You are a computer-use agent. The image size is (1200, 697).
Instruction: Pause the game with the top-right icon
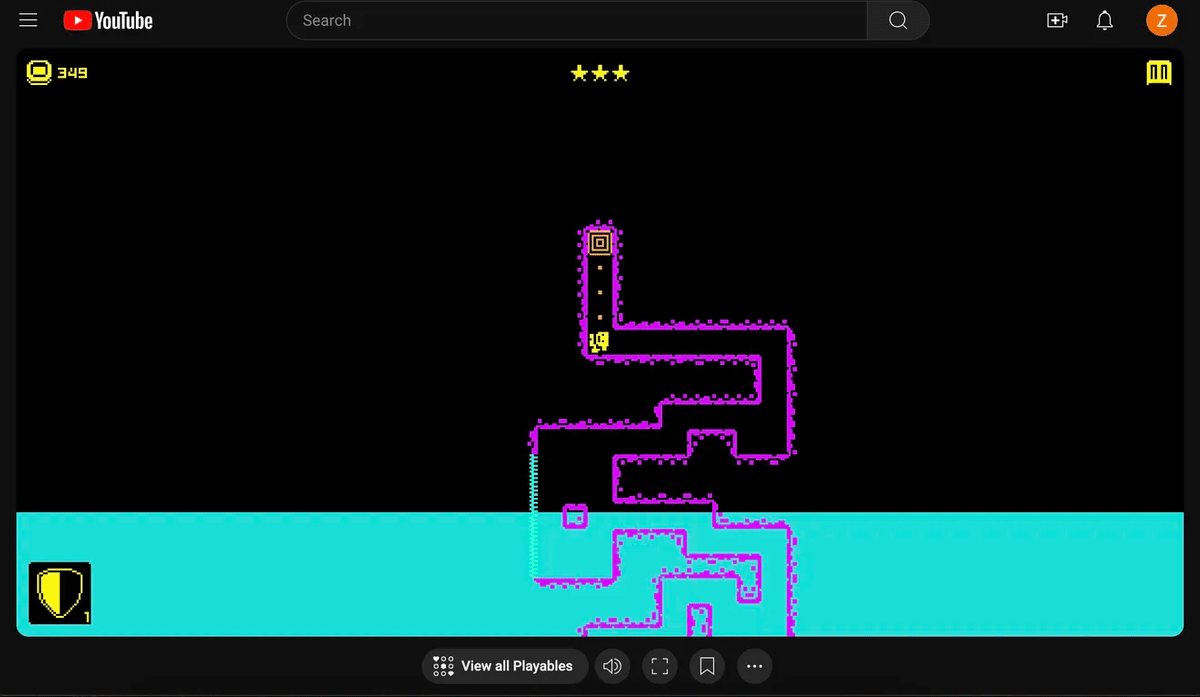click(1158, 73)
